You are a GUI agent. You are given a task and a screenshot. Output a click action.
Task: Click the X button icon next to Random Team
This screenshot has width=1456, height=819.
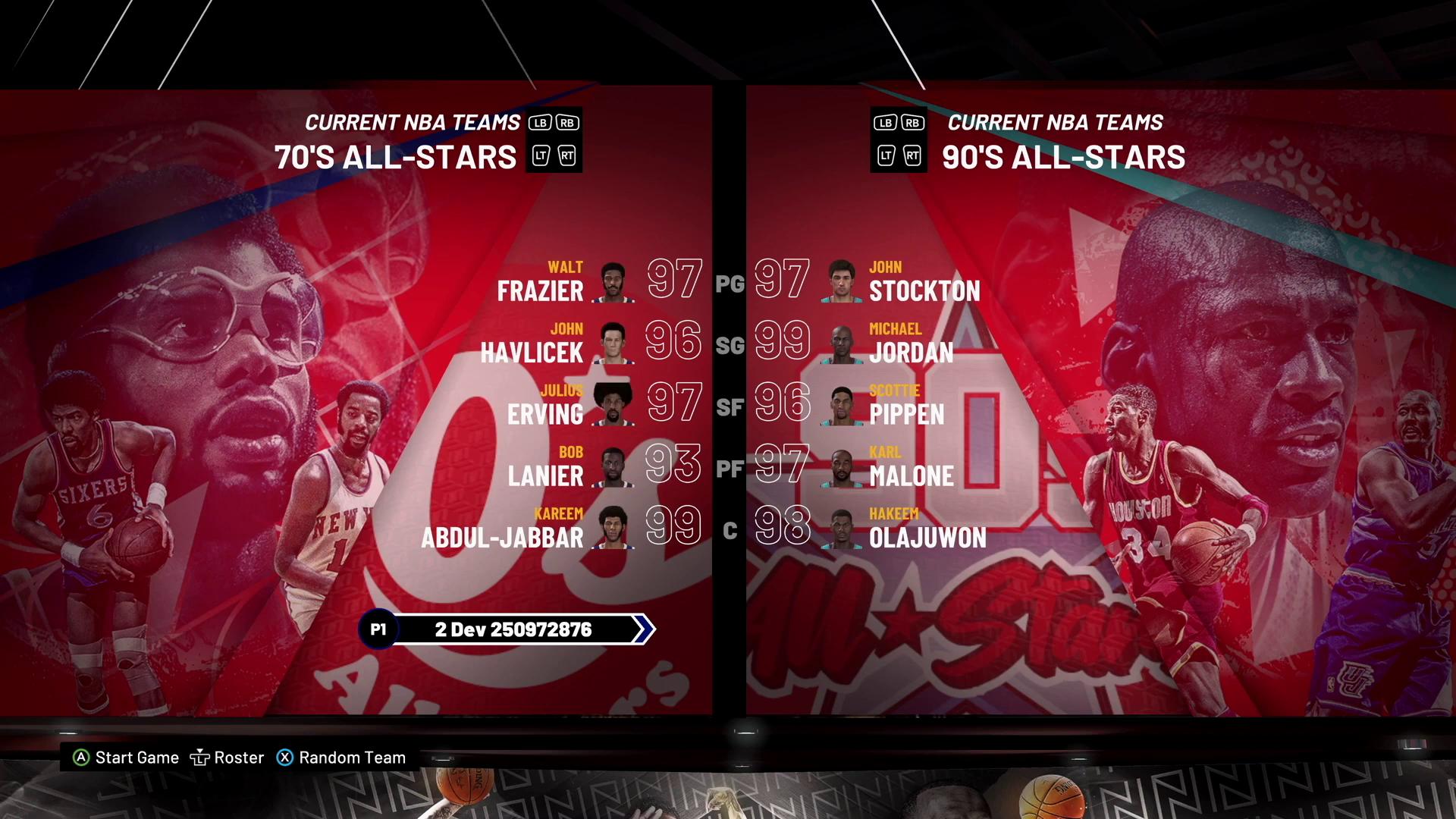[285, 757]
